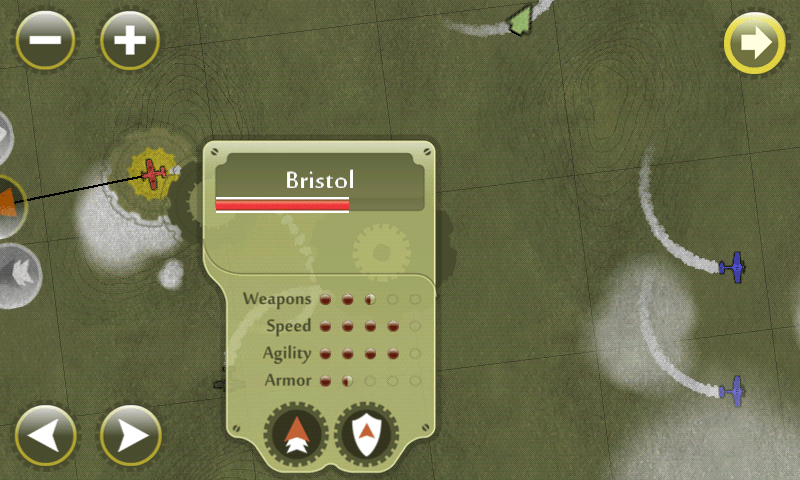Choose the orange triangle maneuver bubble
This screenshot has height=480, width=800.
click(x=8, y=203)
